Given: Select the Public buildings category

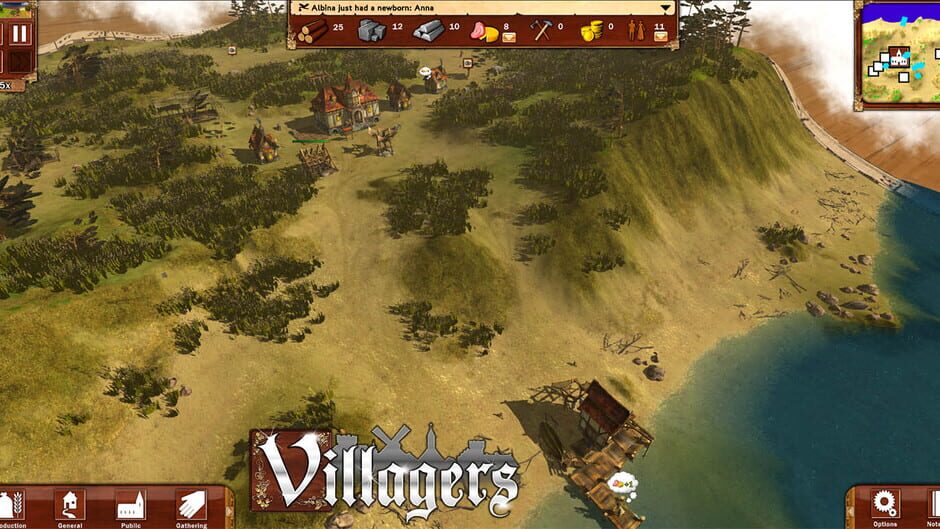Looking at the screenshot, I should (130, 503).
